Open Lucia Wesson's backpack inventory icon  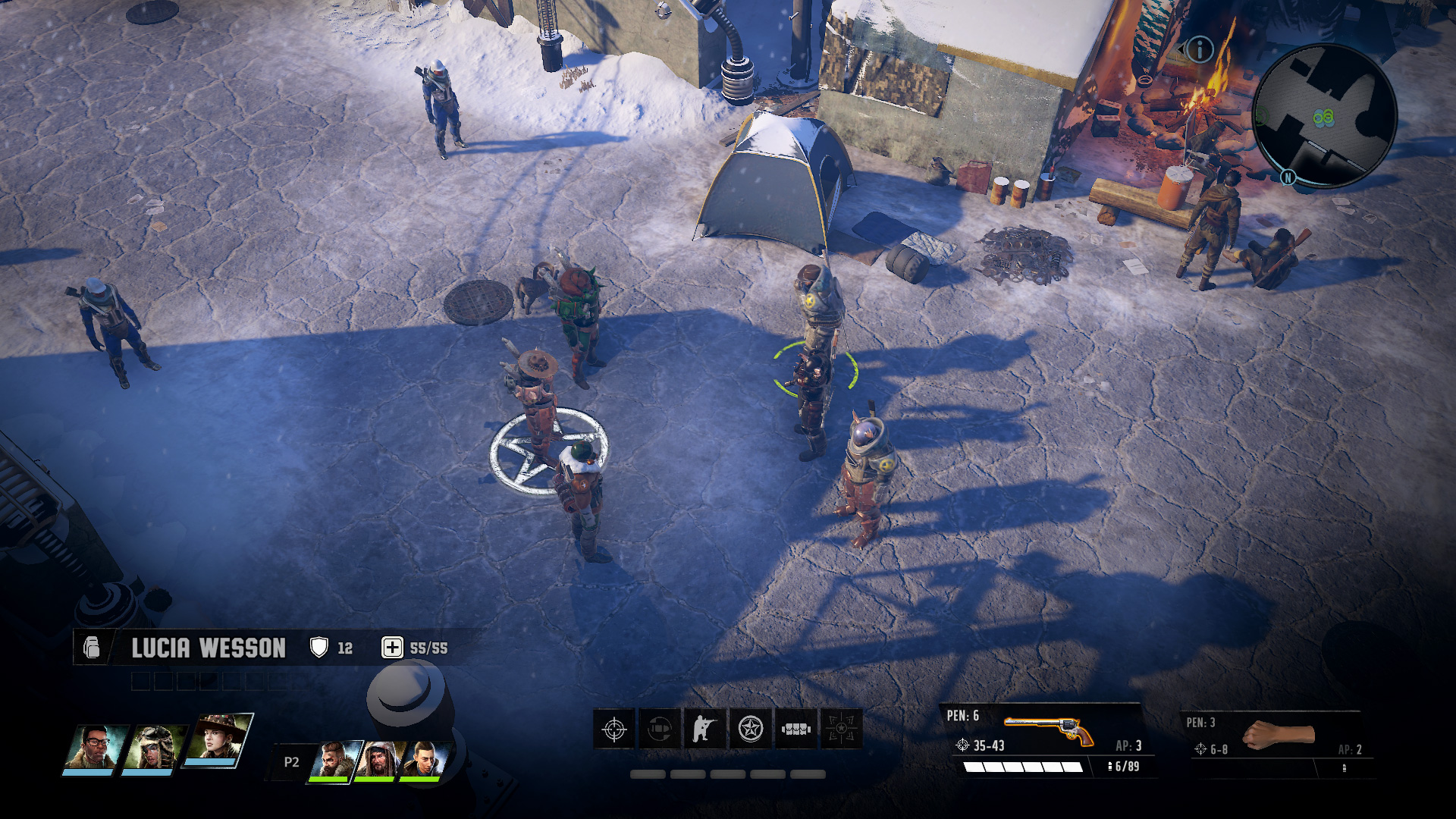[92, 648]
